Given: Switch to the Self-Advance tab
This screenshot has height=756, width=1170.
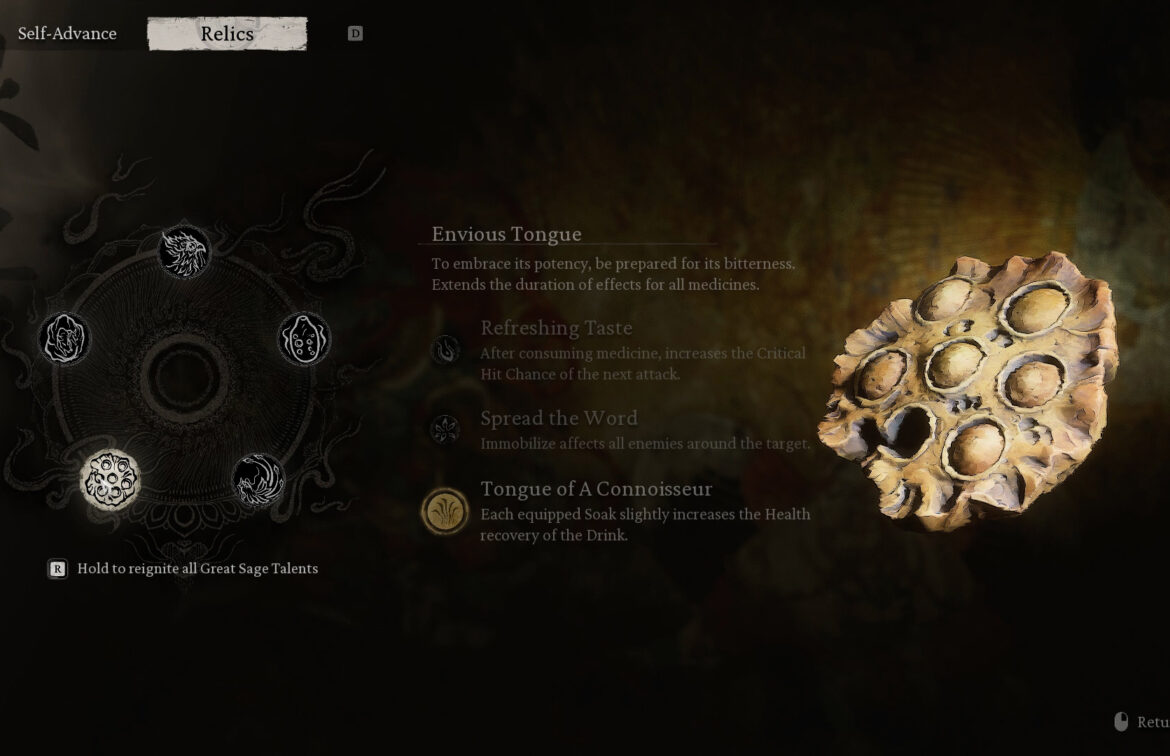Looking at the screenshot, I should 67,34.
